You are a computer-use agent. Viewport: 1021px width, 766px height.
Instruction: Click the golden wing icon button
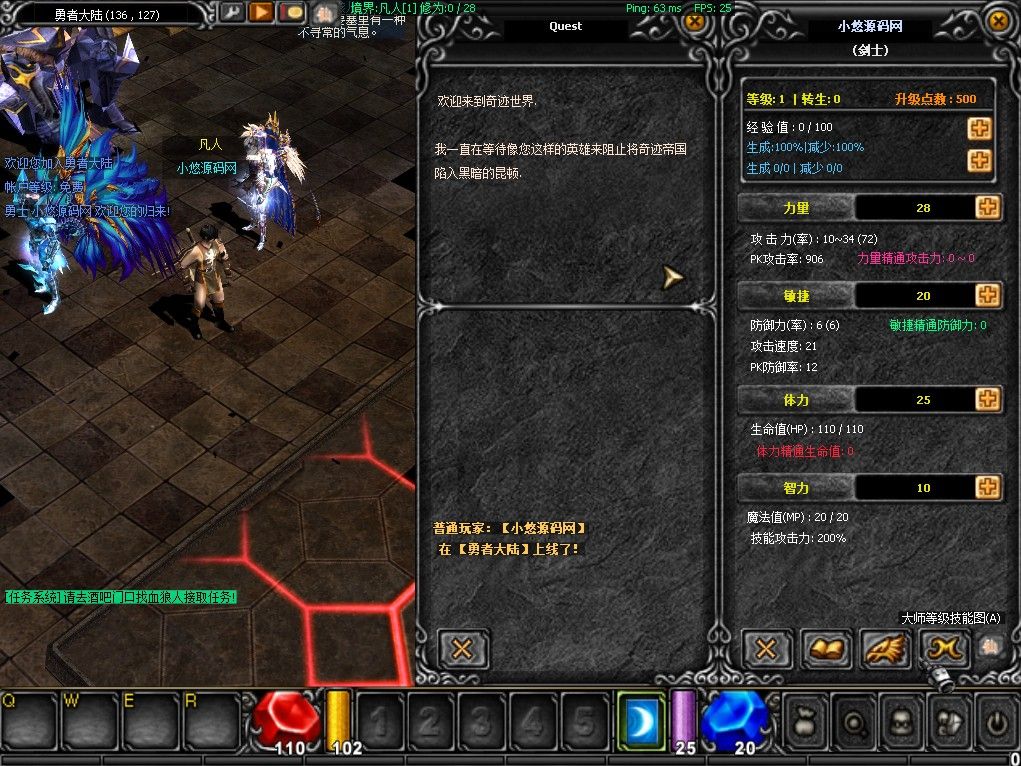[x=886, y=649]
